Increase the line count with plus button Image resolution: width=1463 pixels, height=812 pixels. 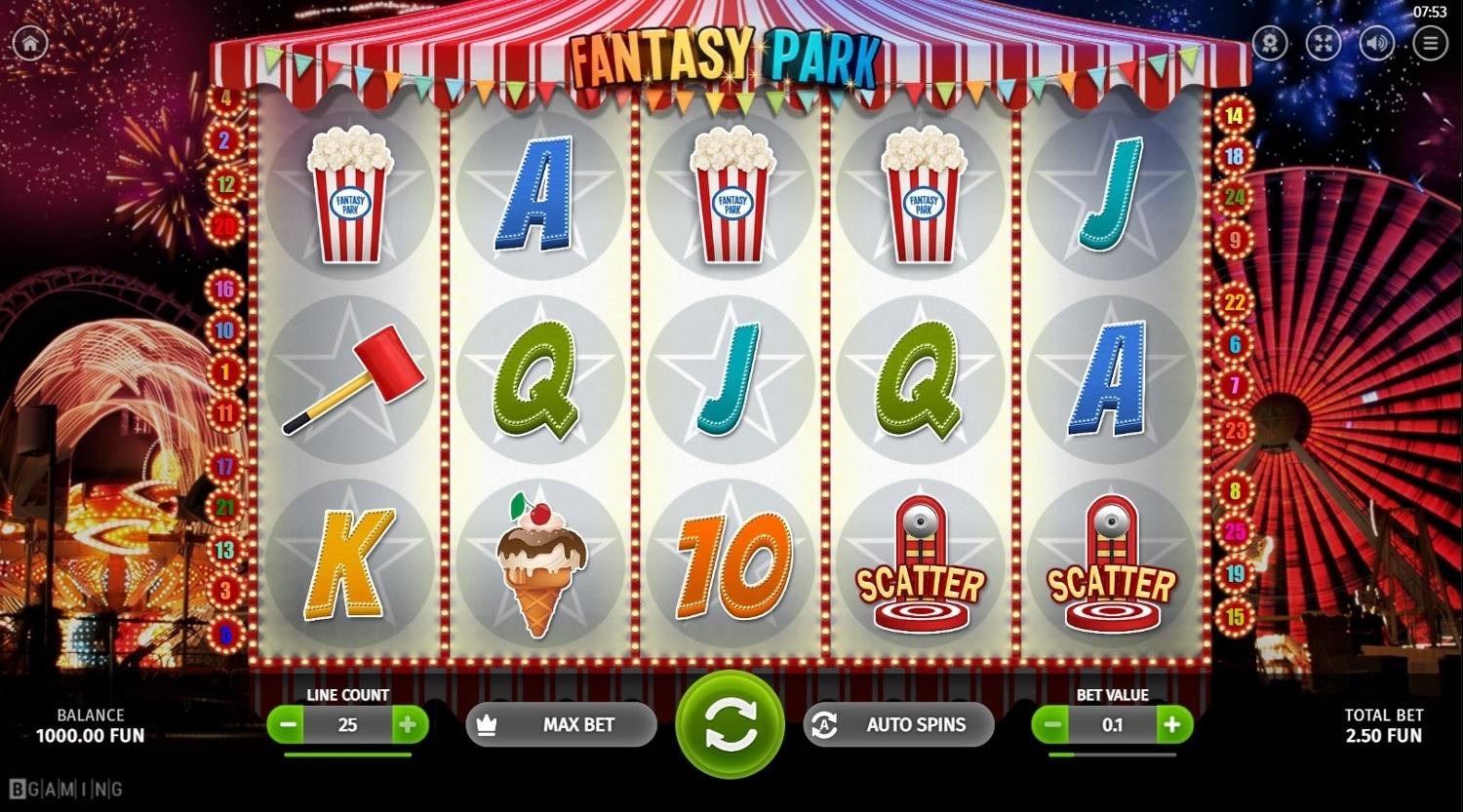[410, 724]
